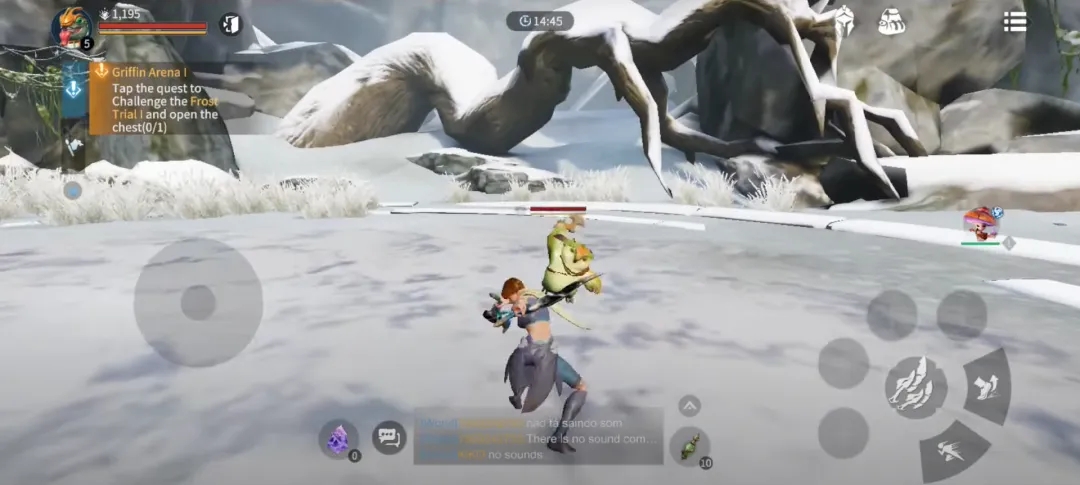Image resolution: width=1080 pixels, height=485 pixels.
Task: Open the helmet equipment menu
Action: tap(843, 20)
